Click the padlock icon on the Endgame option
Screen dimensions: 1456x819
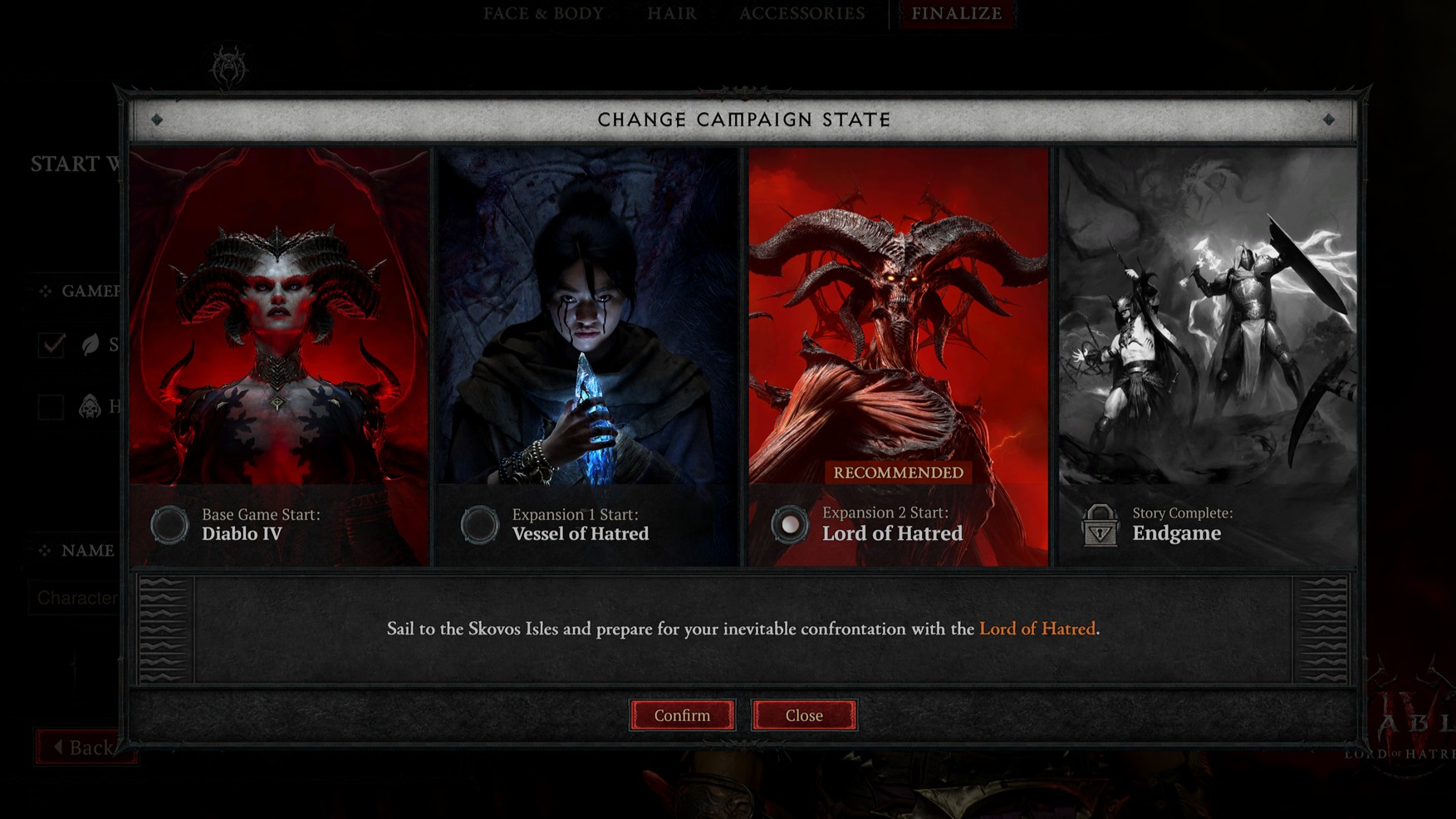point(1100,524)
